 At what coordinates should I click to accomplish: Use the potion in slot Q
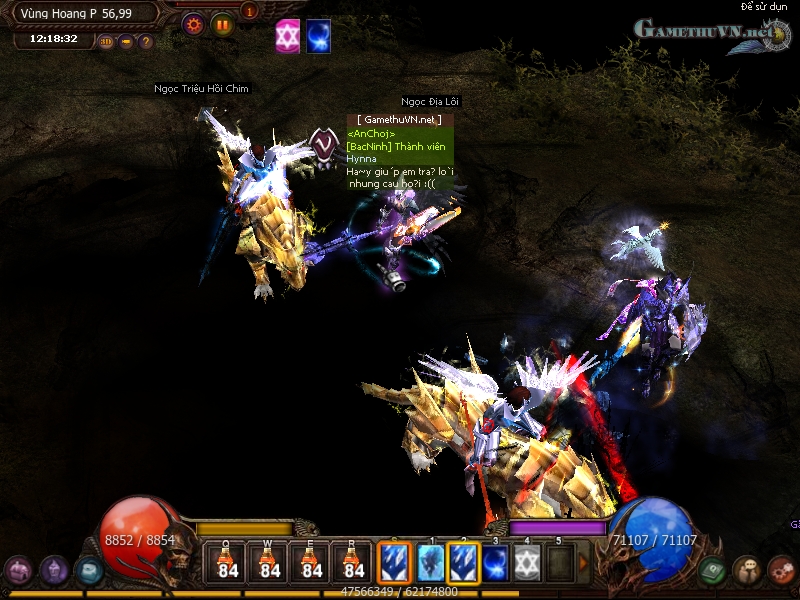[x=228, y=562]
